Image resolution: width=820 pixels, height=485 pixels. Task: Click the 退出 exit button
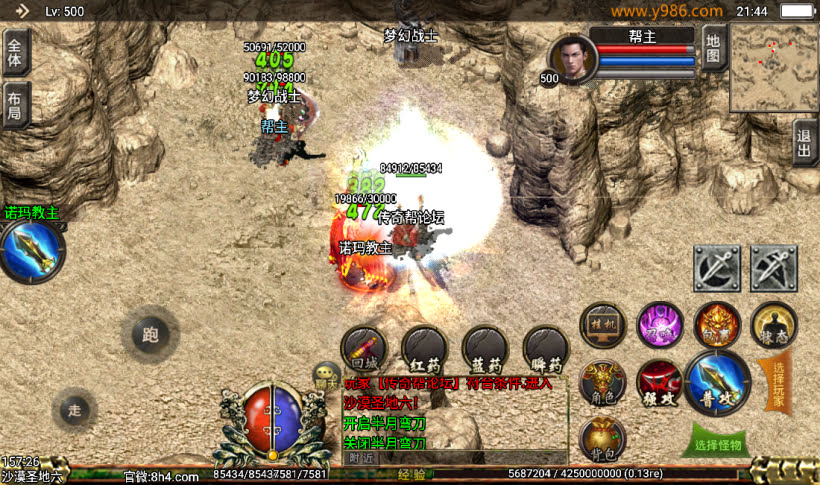point(806,143)
